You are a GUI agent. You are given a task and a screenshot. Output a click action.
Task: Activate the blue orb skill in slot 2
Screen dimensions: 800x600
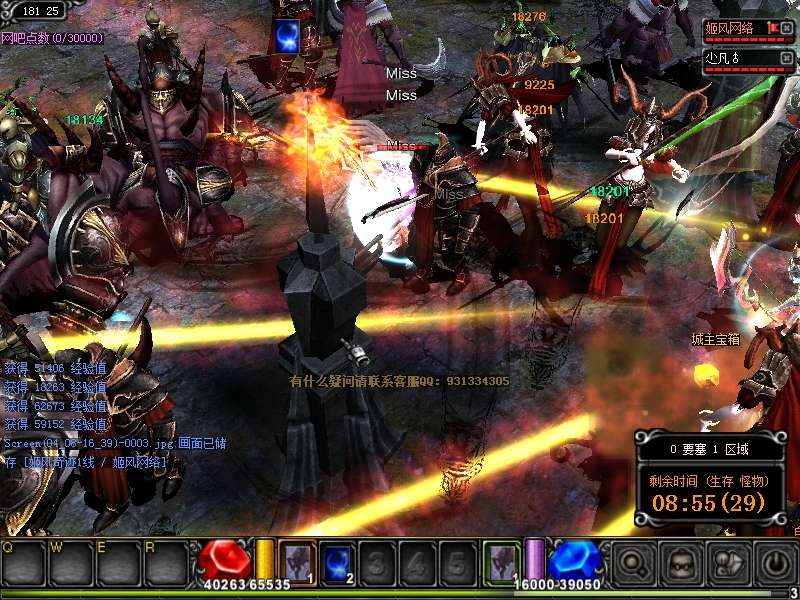click(336, 560)
